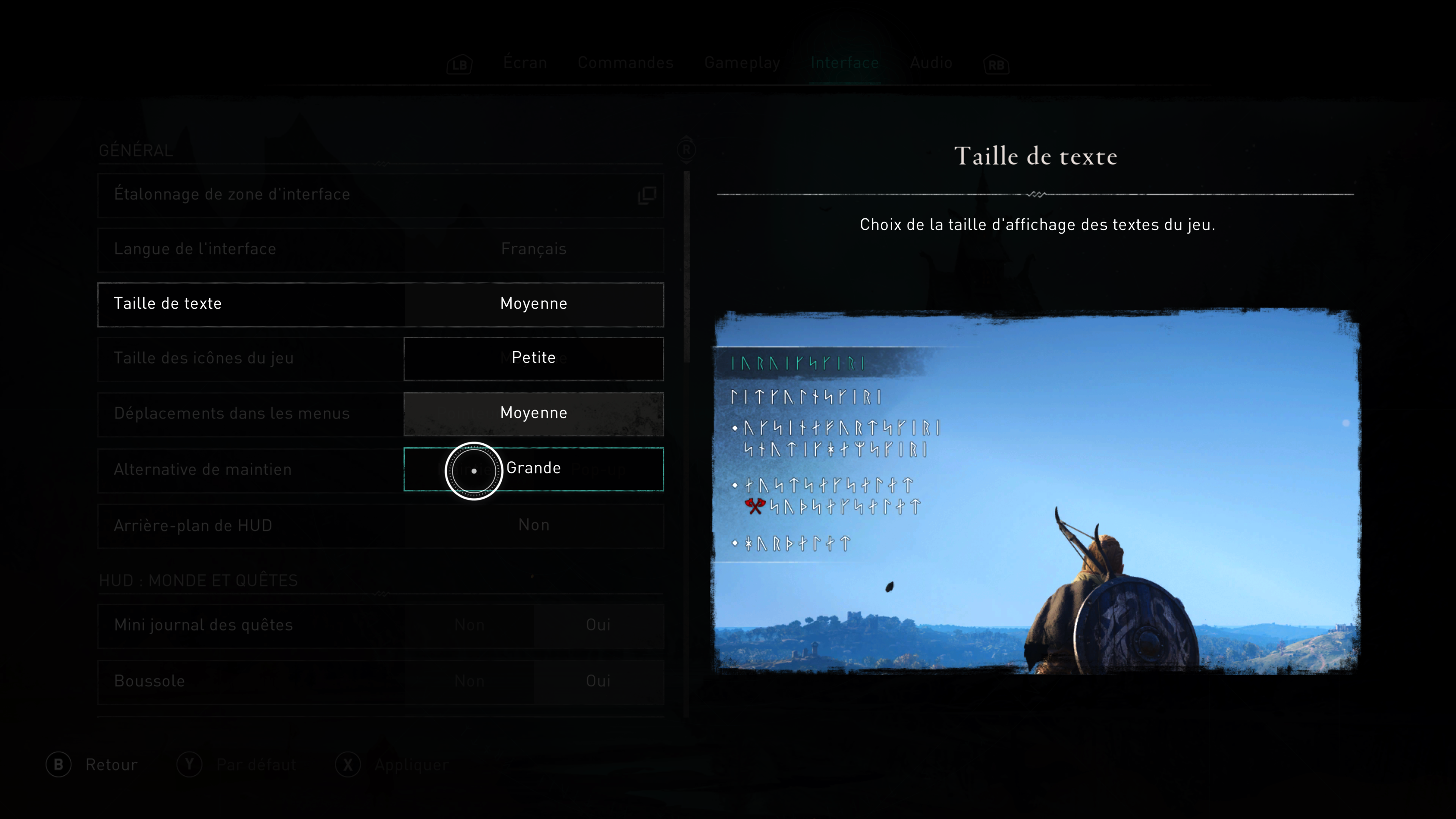
Task: Set Mini journal des quêtes to Non
Action: [x=469, y=625]
